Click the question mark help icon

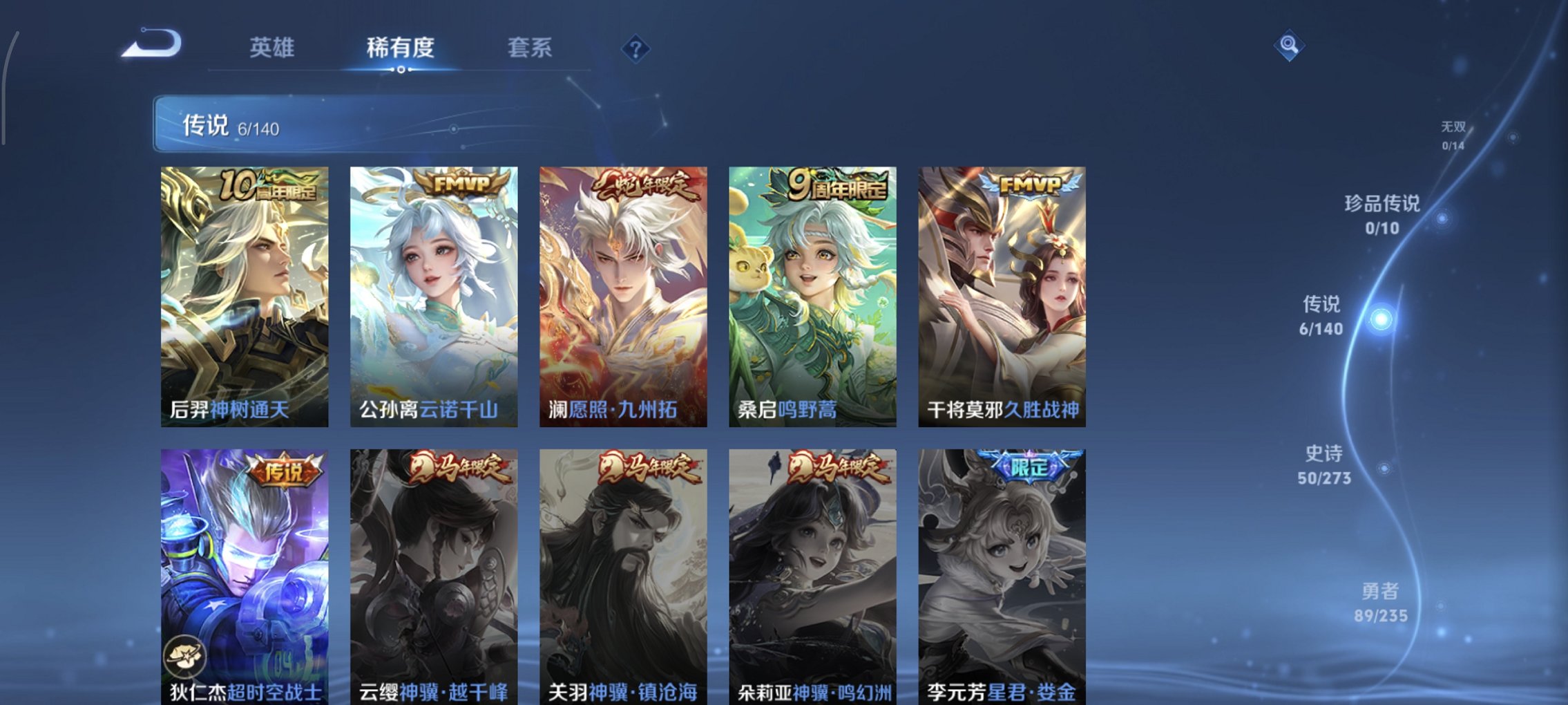pyautogui.click(x=637, y=49)
